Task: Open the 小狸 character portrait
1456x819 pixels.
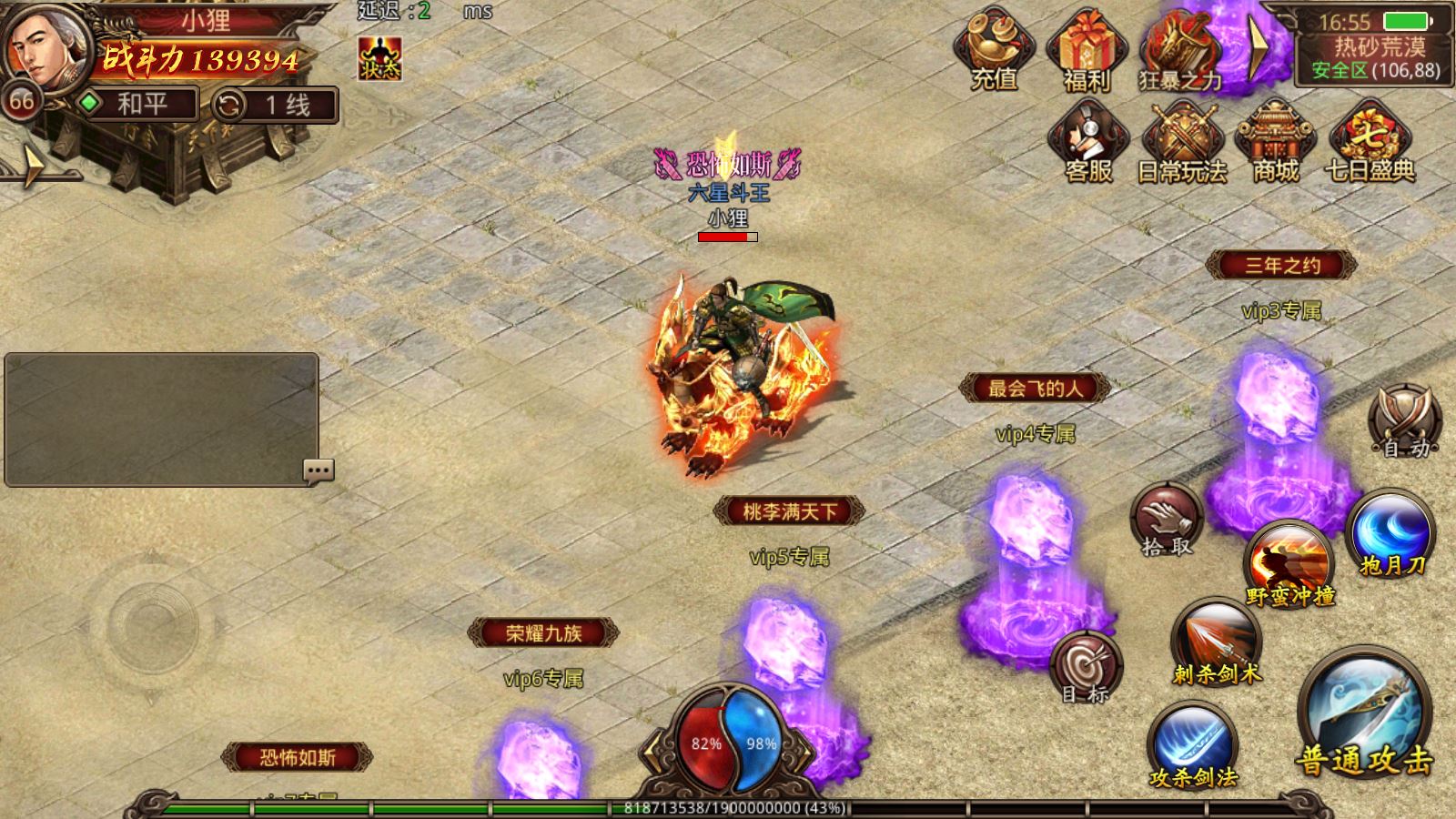Action: tap(45, 50)
